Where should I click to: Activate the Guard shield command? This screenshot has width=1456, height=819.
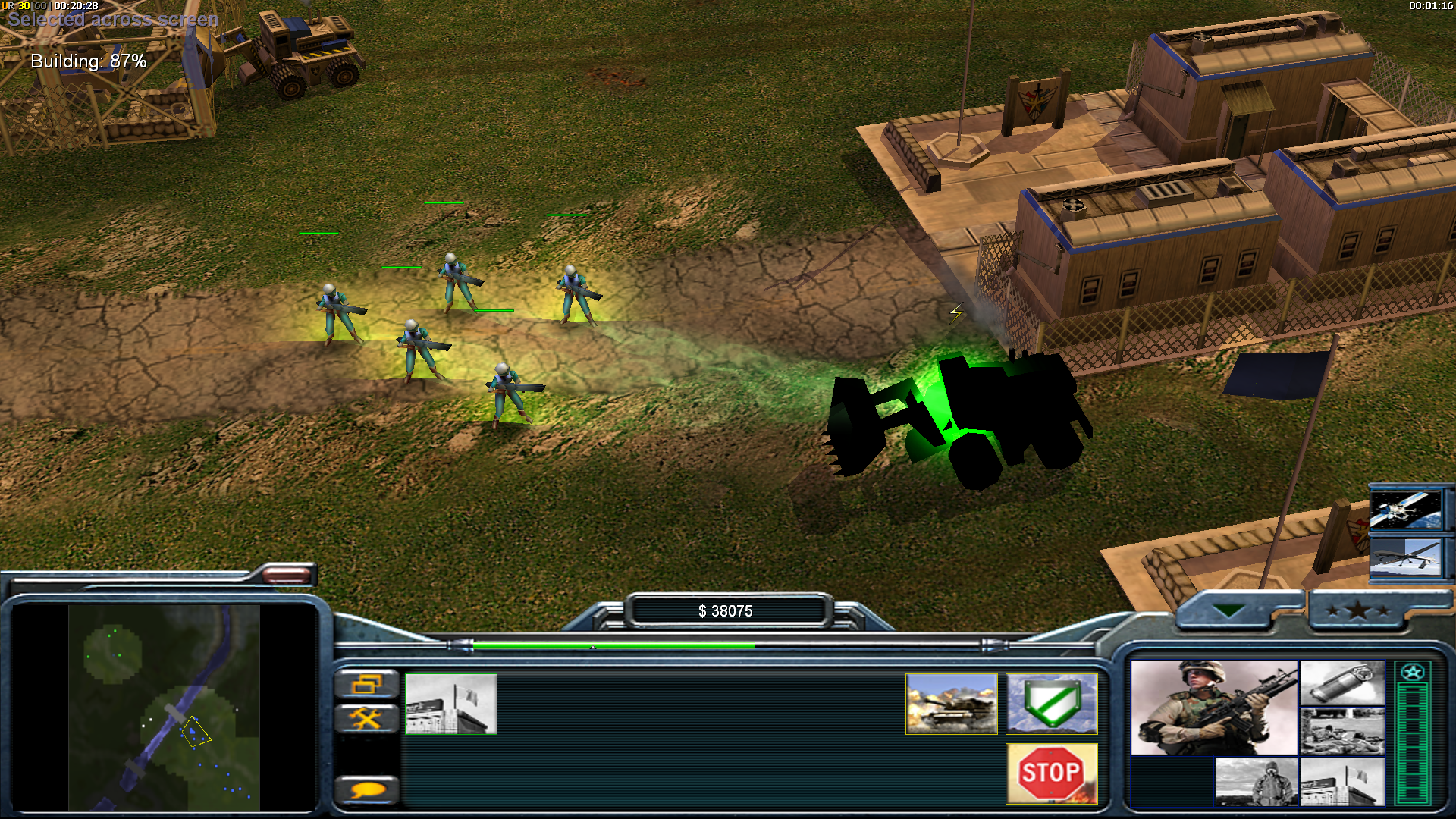[1051, 704]
